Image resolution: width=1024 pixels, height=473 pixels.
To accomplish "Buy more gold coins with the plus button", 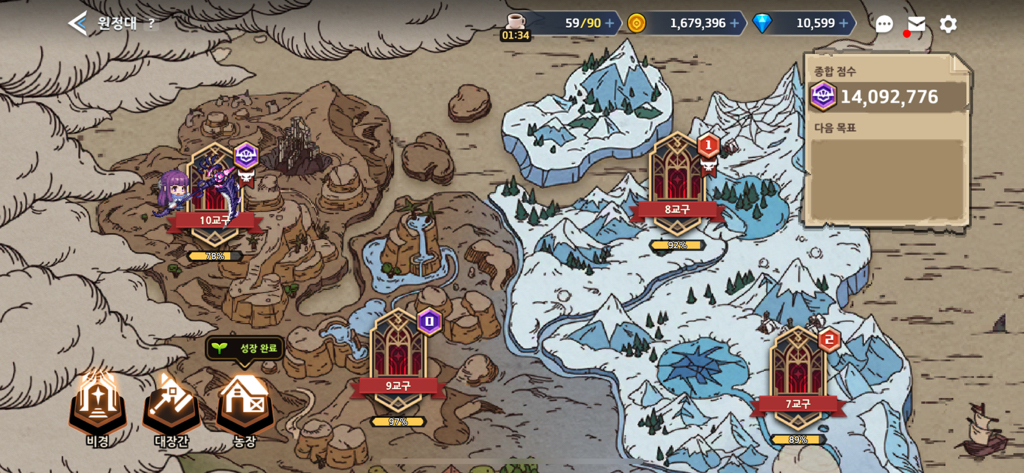I will tap(735, 23).
